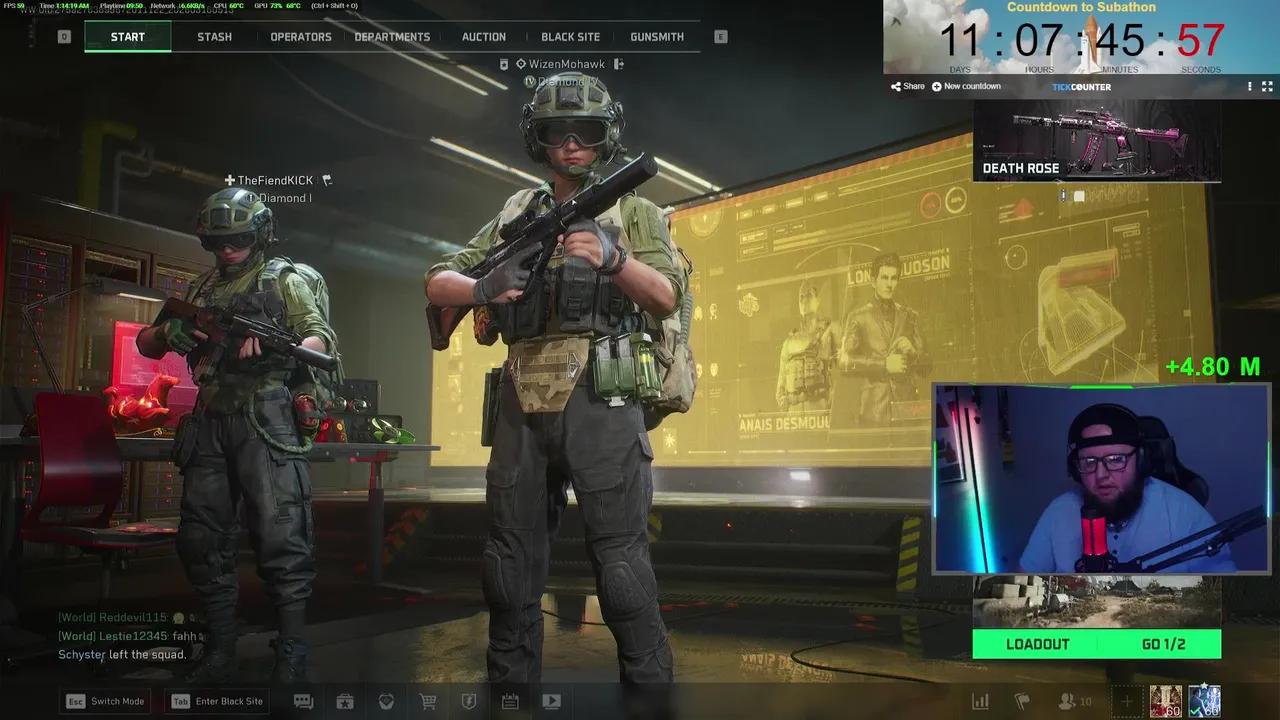Click the flag icon near bottom right
This screenshot has width=1280, height=720.
click(1021, 701)
